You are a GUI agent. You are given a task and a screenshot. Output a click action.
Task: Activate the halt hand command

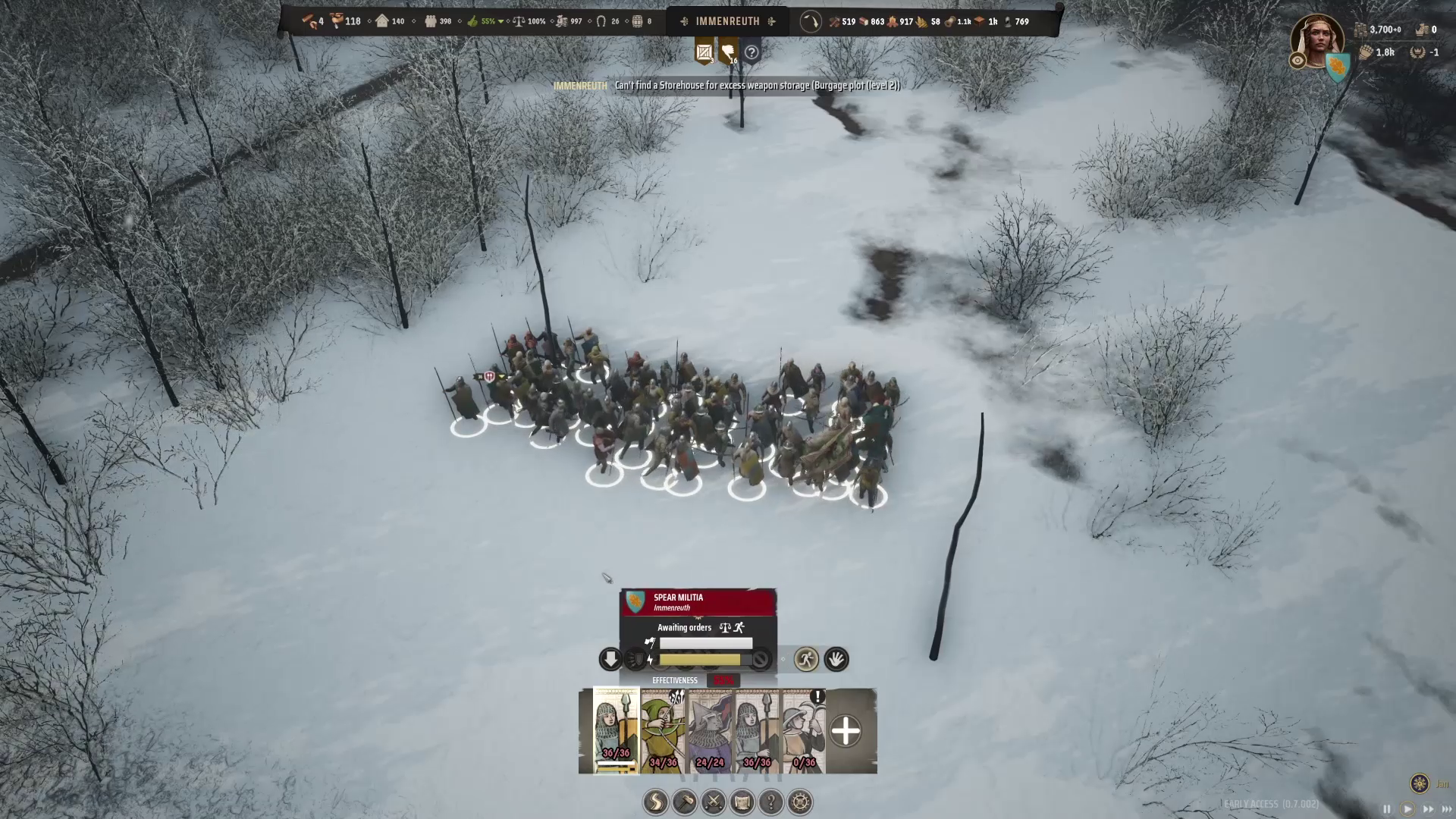point(836,659)
